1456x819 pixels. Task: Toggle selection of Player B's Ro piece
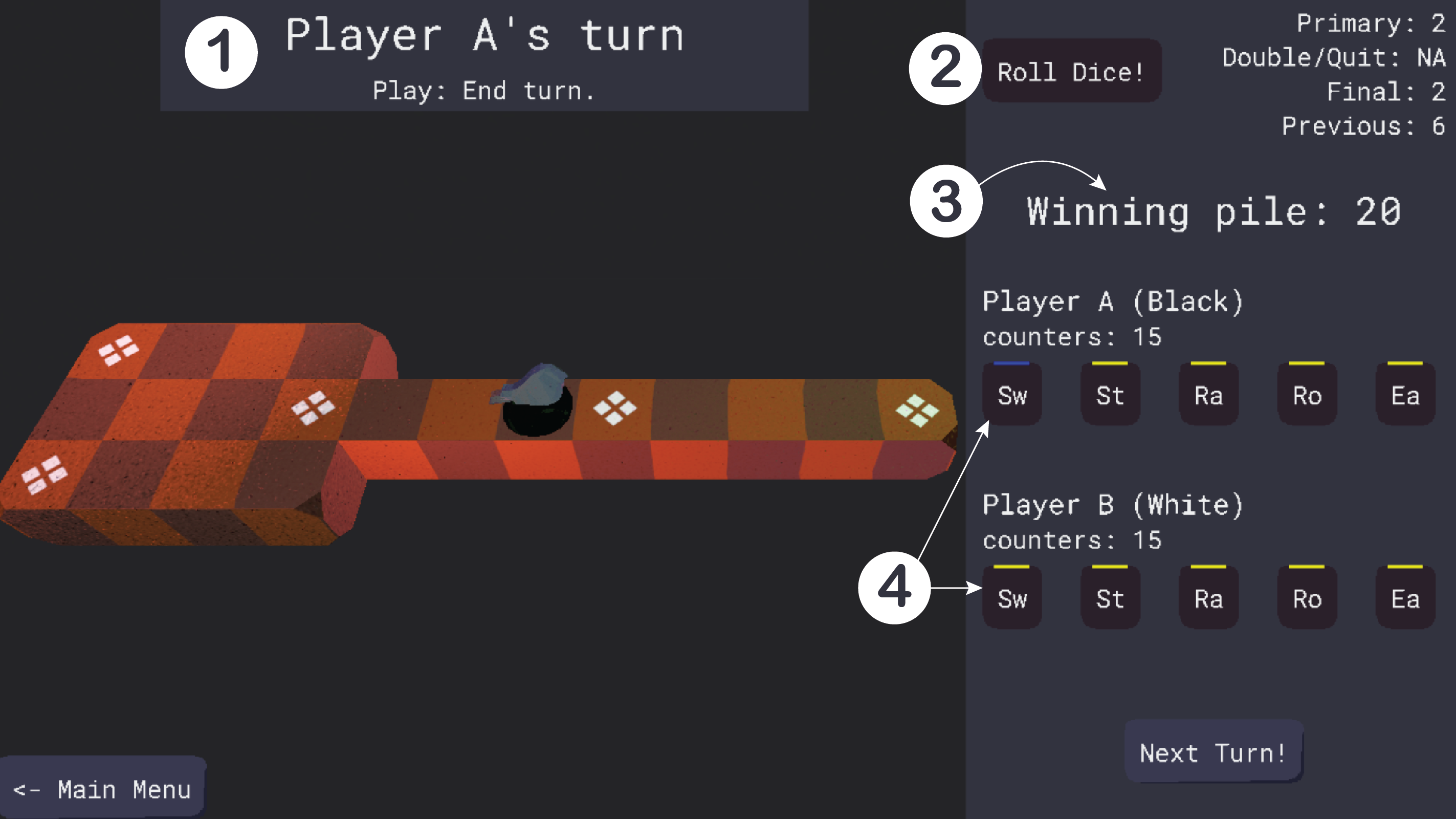click(1306, 598)
